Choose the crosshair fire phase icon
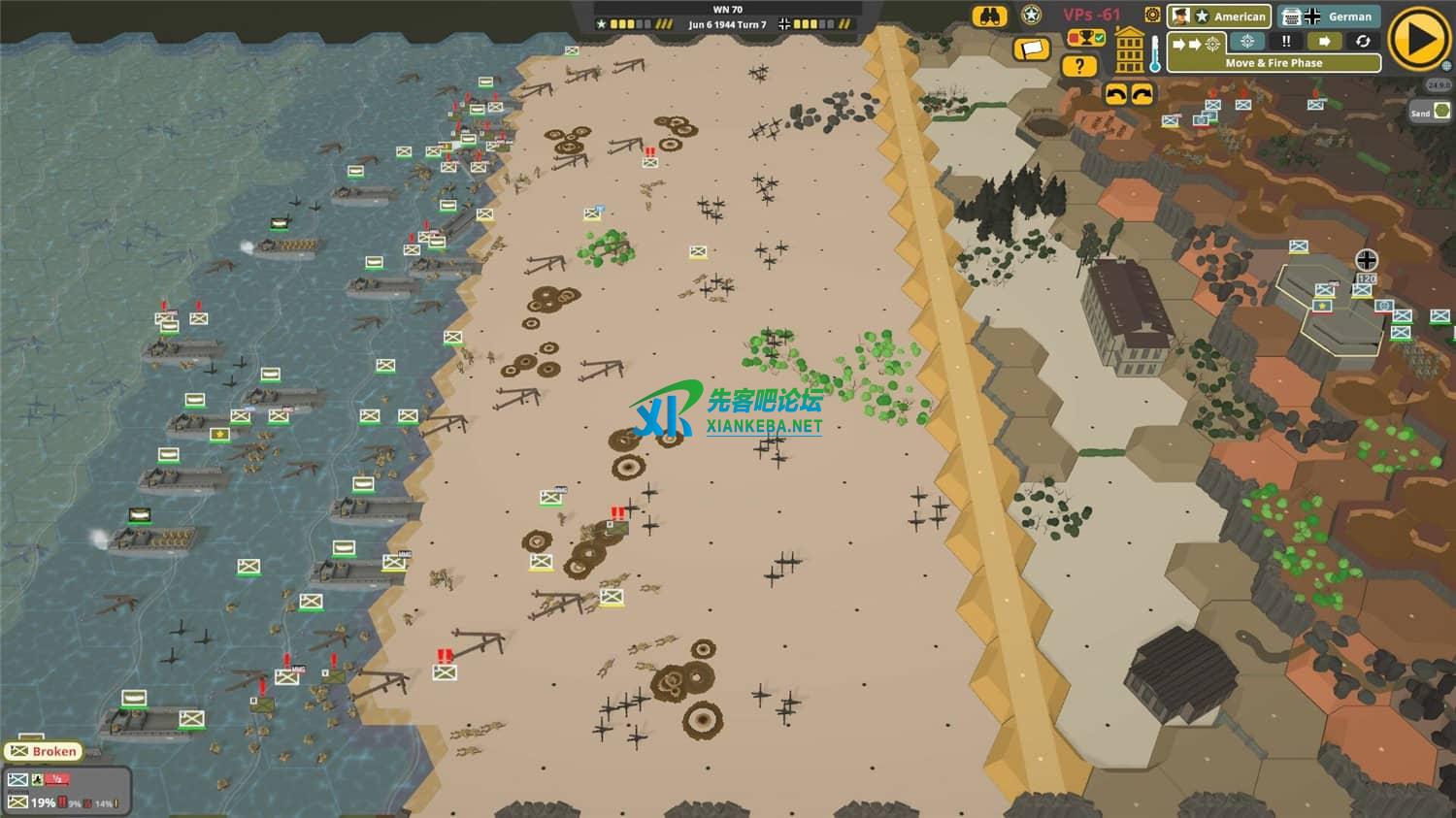The image size is (1456, 818). click(1247, 42)
